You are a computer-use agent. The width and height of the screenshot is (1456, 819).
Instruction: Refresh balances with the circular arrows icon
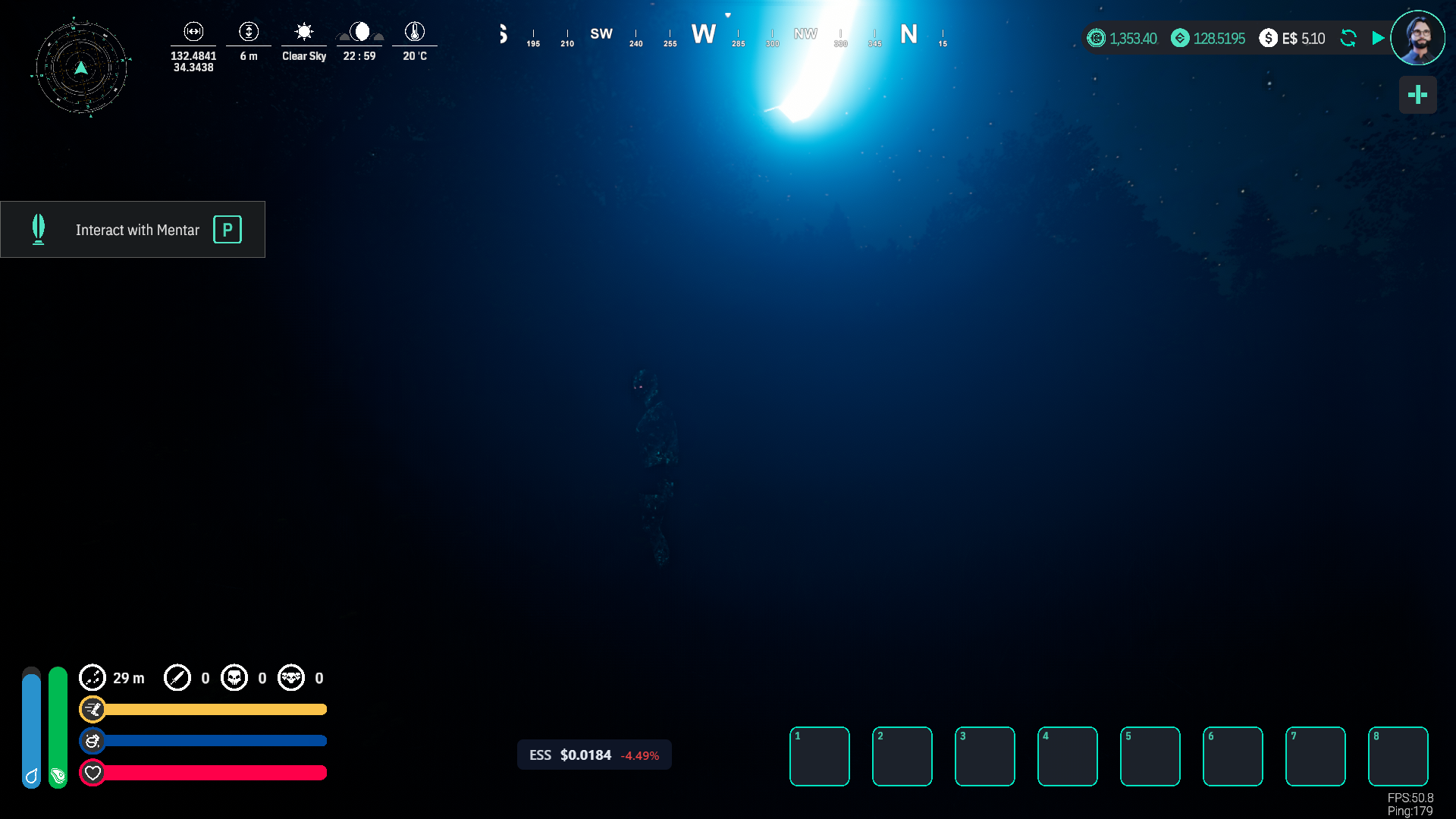[1348, 38]
